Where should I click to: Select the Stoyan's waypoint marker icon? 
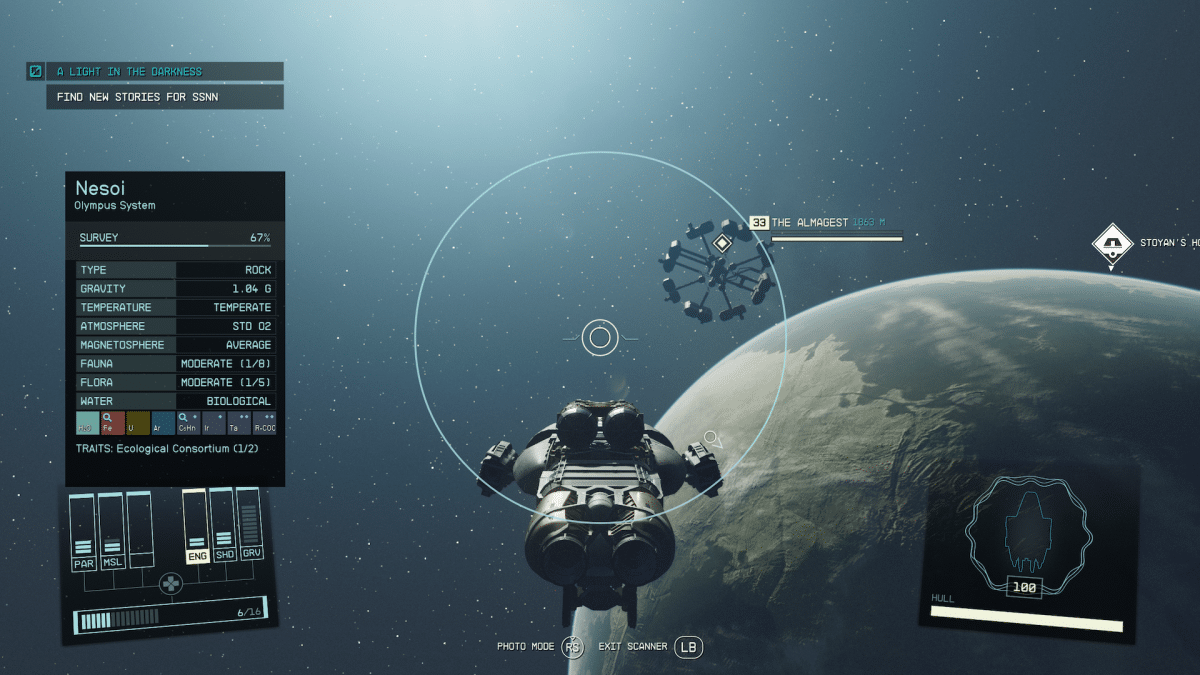click(x=1112, y=243)
